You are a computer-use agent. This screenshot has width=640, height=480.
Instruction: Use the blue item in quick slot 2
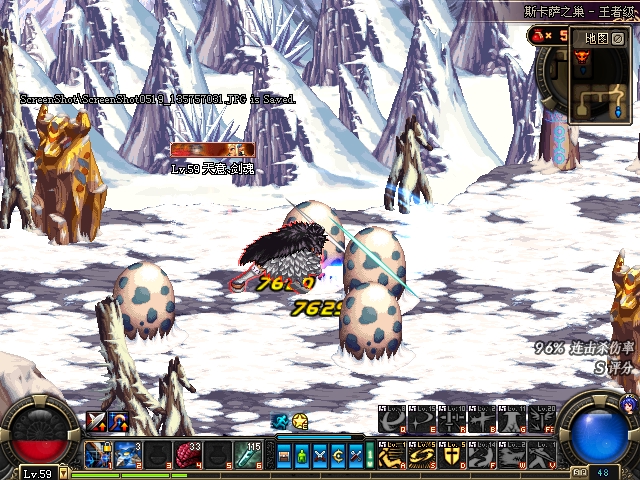coord(127,455)
